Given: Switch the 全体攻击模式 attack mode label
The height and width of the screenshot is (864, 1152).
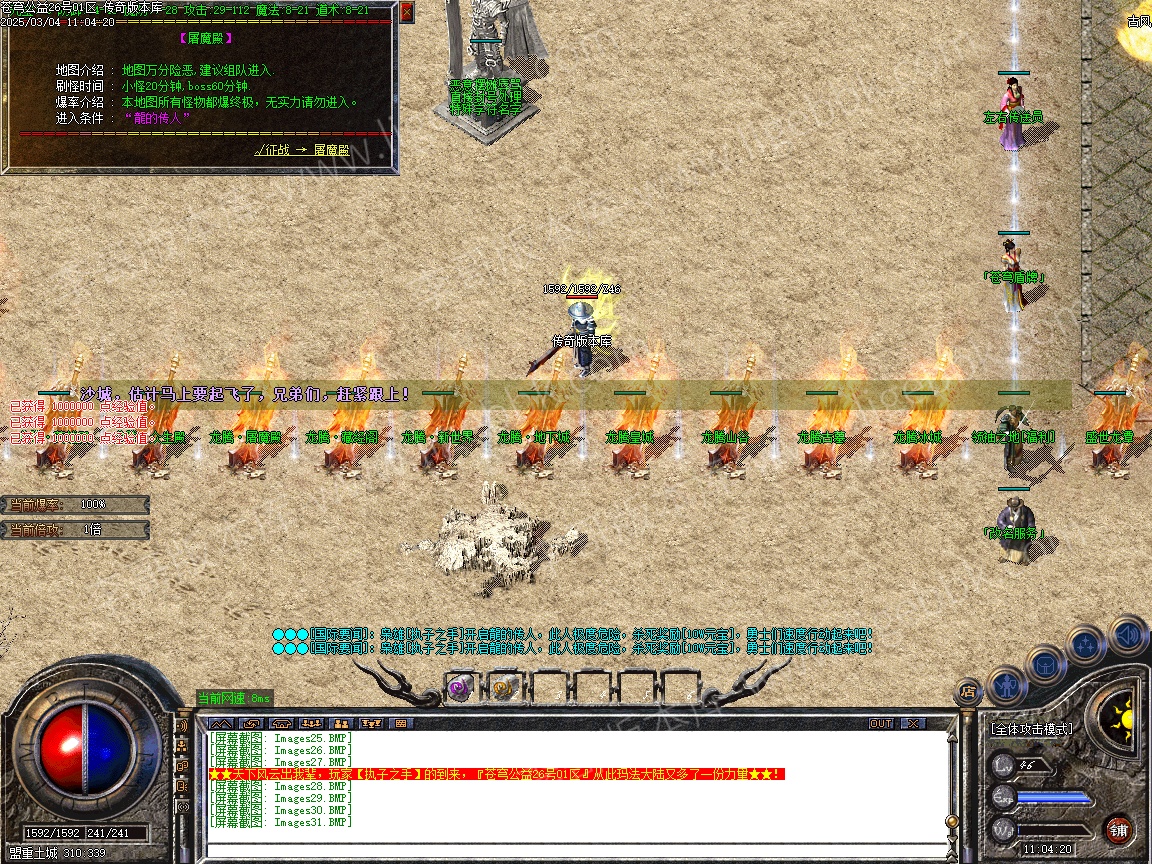Looking at the screenshot, I should (x=1032, y=729).
